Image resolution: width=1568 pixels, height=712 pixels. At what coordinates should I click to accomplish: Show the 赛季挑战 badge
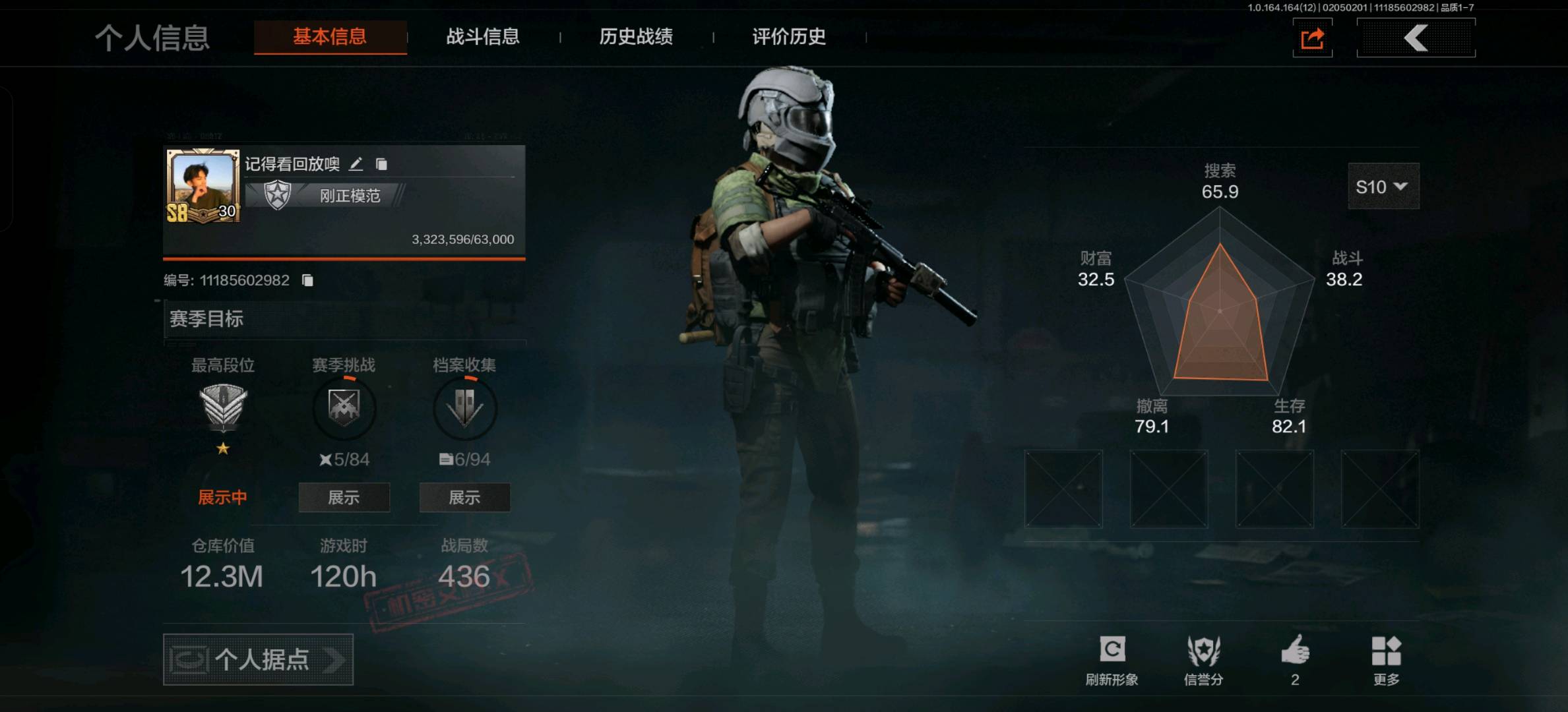[x=344, y=498]
